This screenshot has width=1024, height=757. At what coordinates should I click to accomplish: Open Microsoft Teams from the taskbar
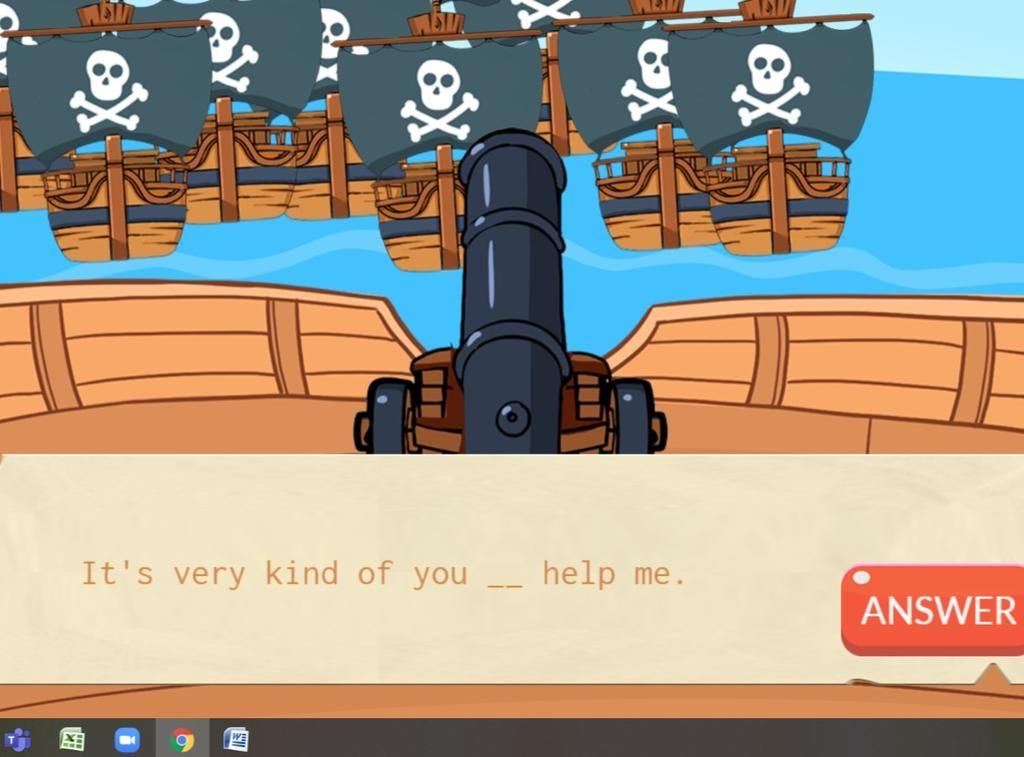tap(18, 740)
